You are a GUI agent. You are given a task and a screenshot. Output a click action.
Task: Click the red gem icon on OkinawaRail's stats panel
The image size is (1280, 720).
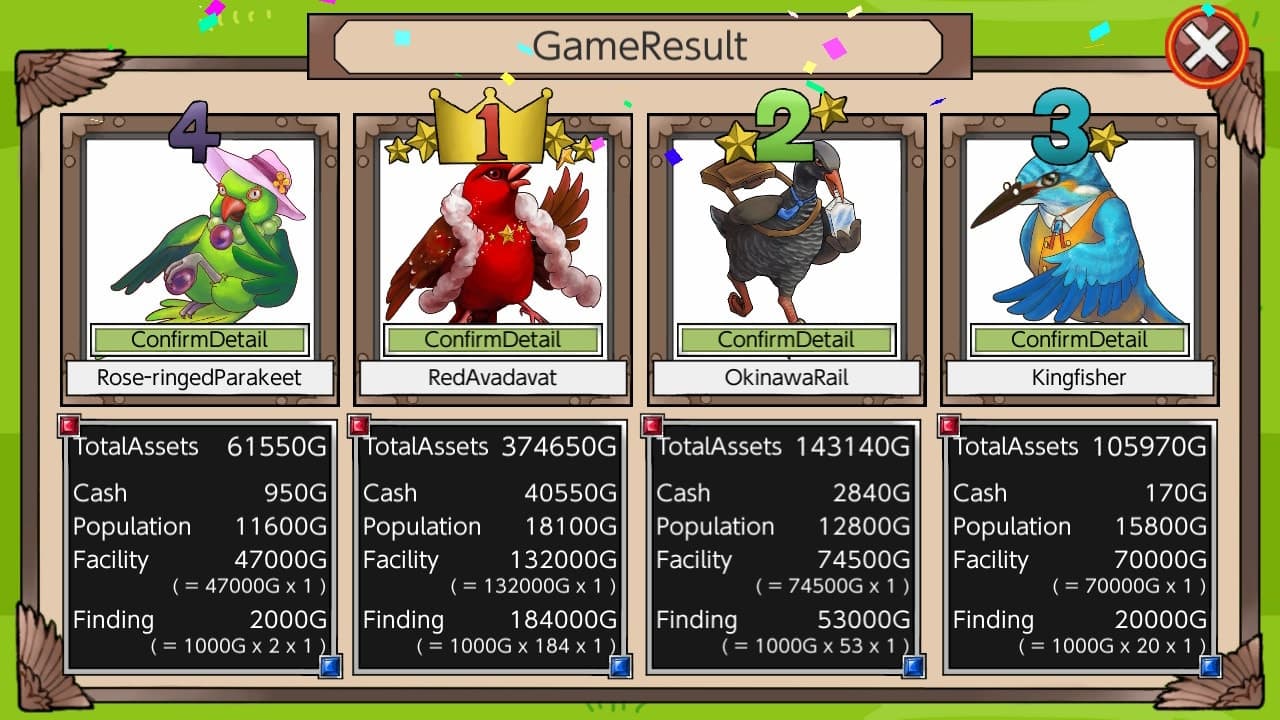point(654,425)
